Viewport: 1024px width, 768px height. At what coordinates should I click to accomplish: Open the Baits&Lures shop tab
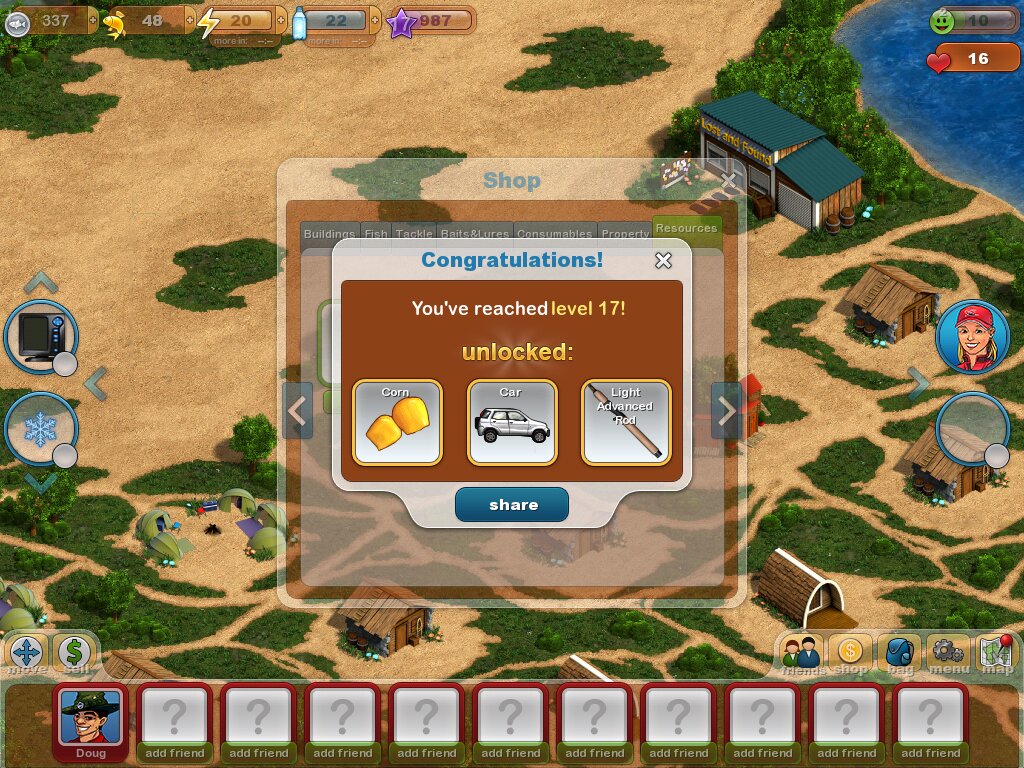[x=475, y=234]
